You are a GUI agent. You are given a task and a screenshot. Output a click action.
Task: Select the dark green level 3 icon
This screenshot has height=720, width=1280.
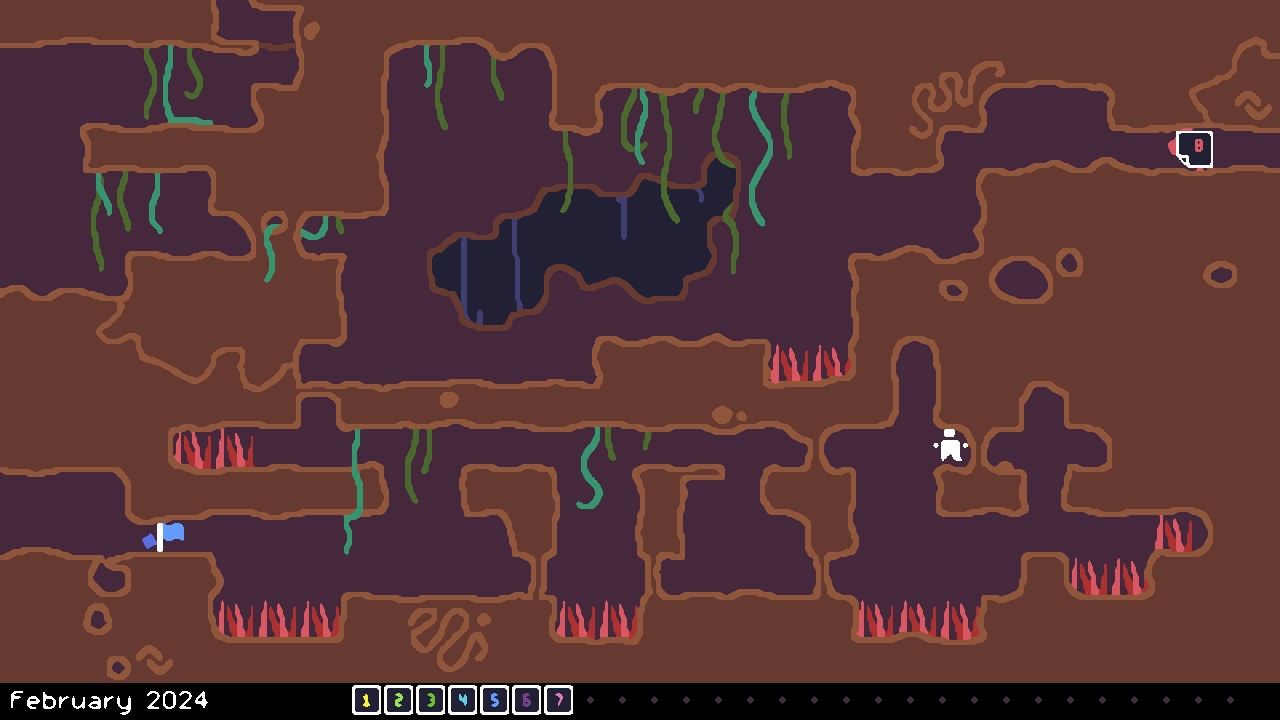point(431,700)
